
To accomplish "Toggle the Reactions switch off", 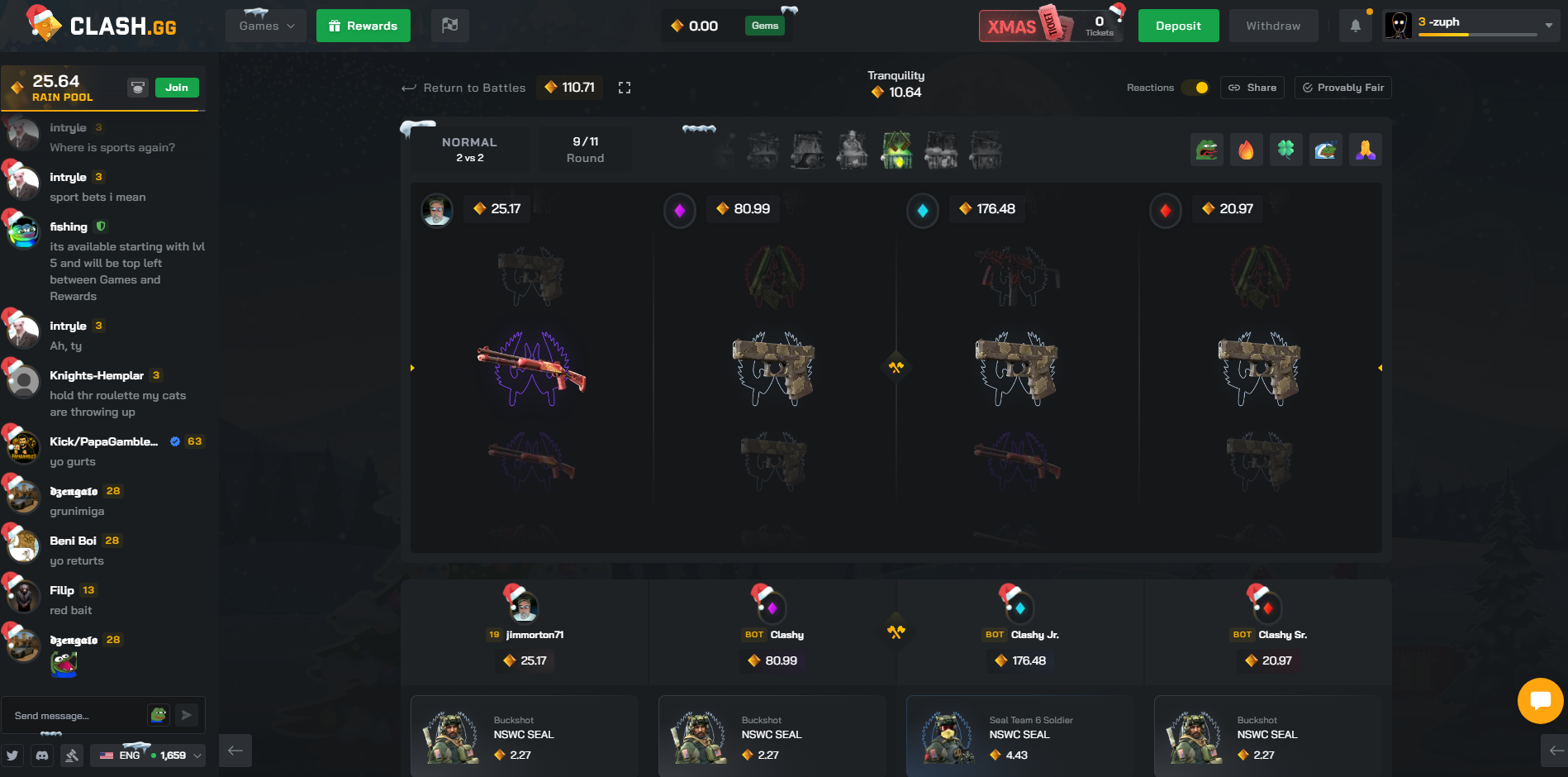I will (1195, 88).
